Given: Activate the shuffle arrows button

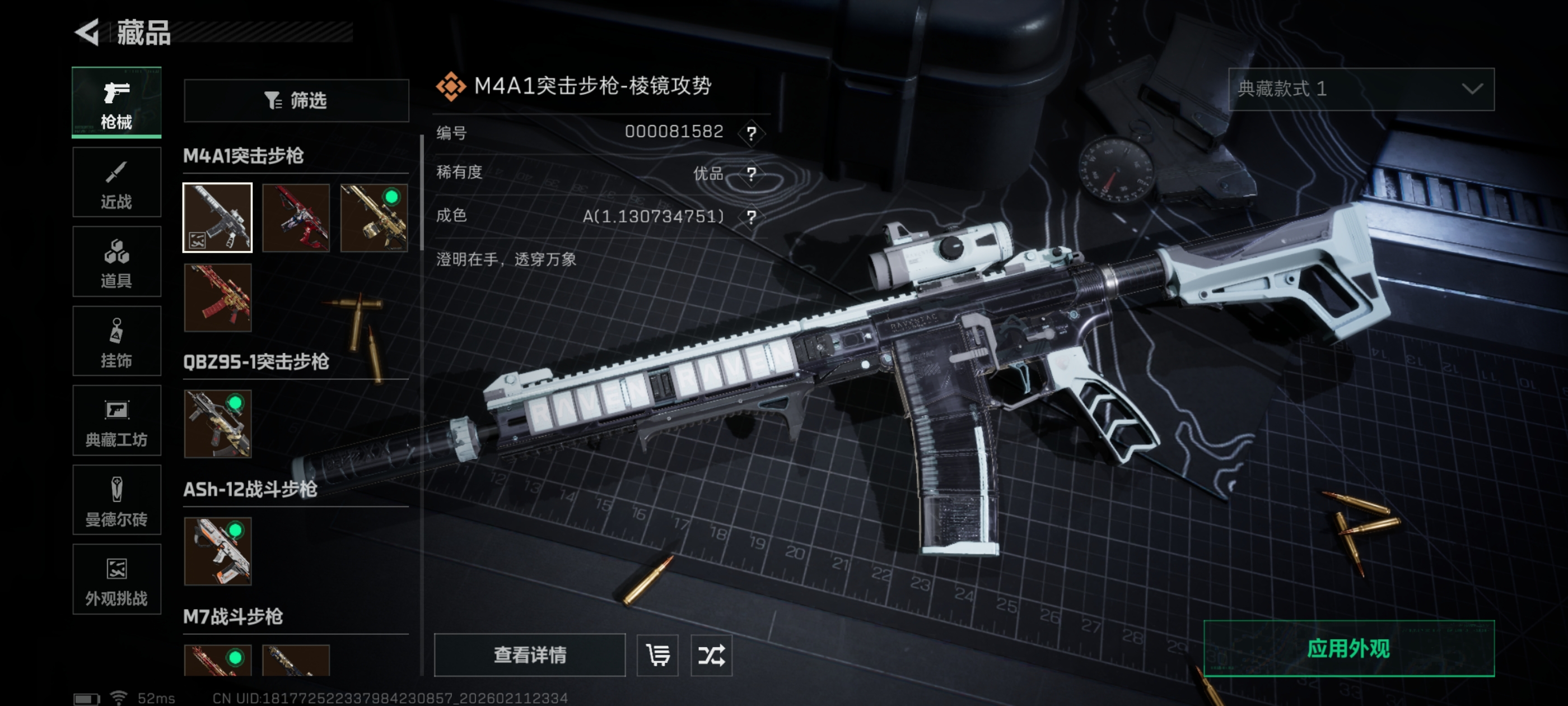Looking at the screenshot, I should click(x=711, y=655).
